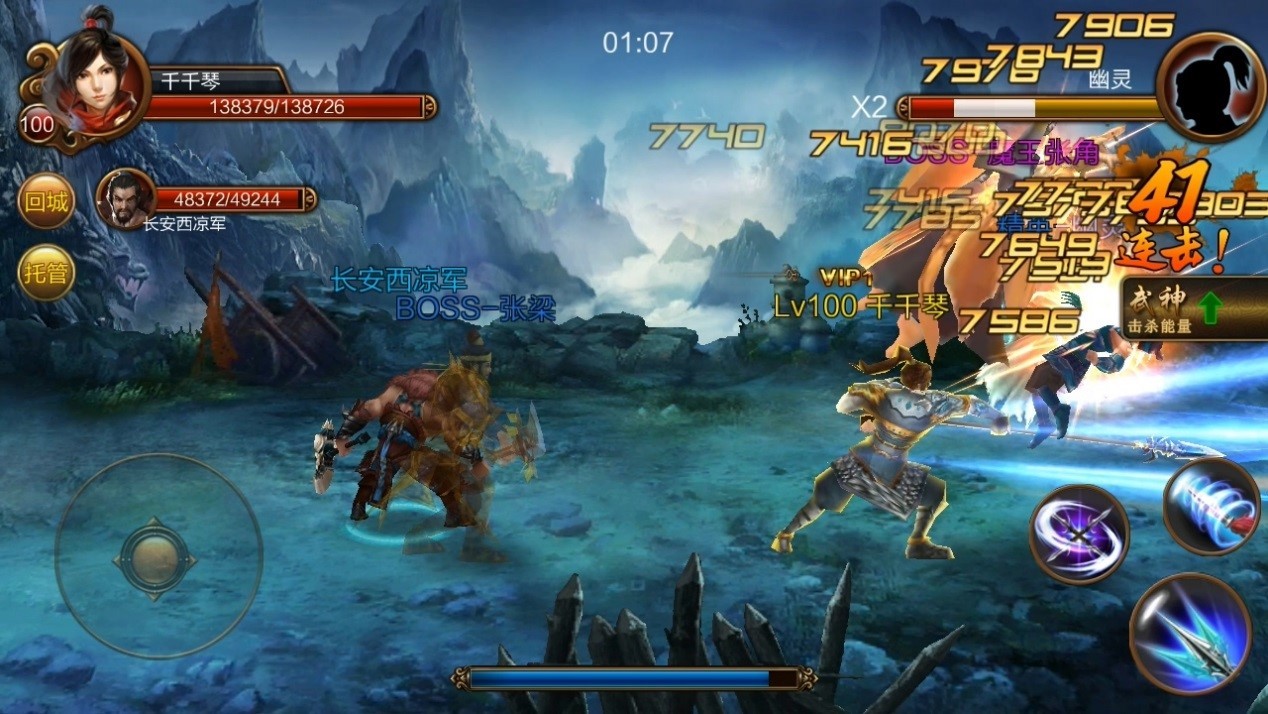1268x714 pixels.
Task: Select the 长安西凉军 ally portrait
Action: pyautogui.click(x=125, y=197)
